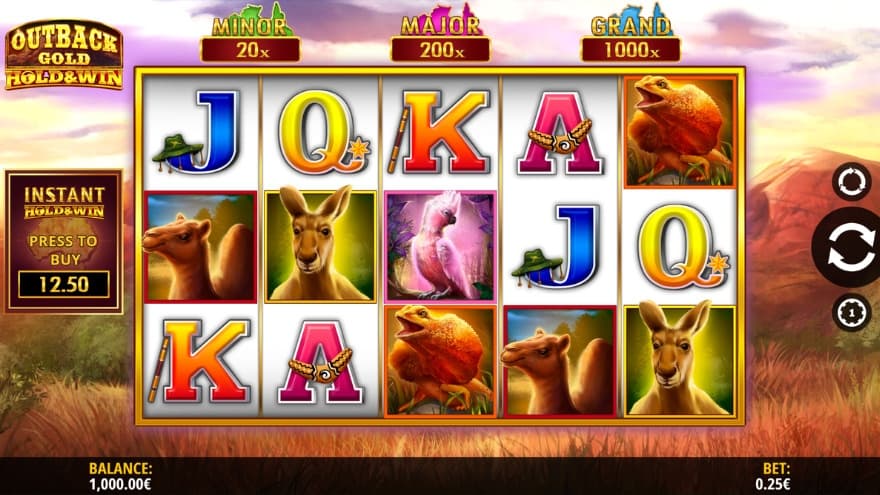The image size is (880, 495).
Task: Open the autoplay spin option
Action: pos(850,182)
